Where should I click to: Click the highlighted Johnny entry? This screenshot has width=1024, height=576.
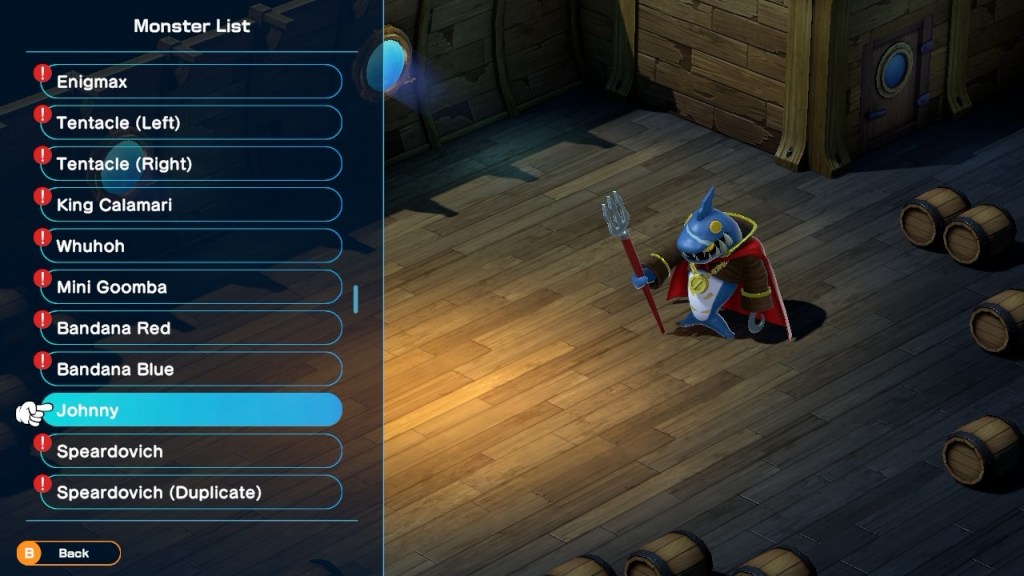pos(190,410)
